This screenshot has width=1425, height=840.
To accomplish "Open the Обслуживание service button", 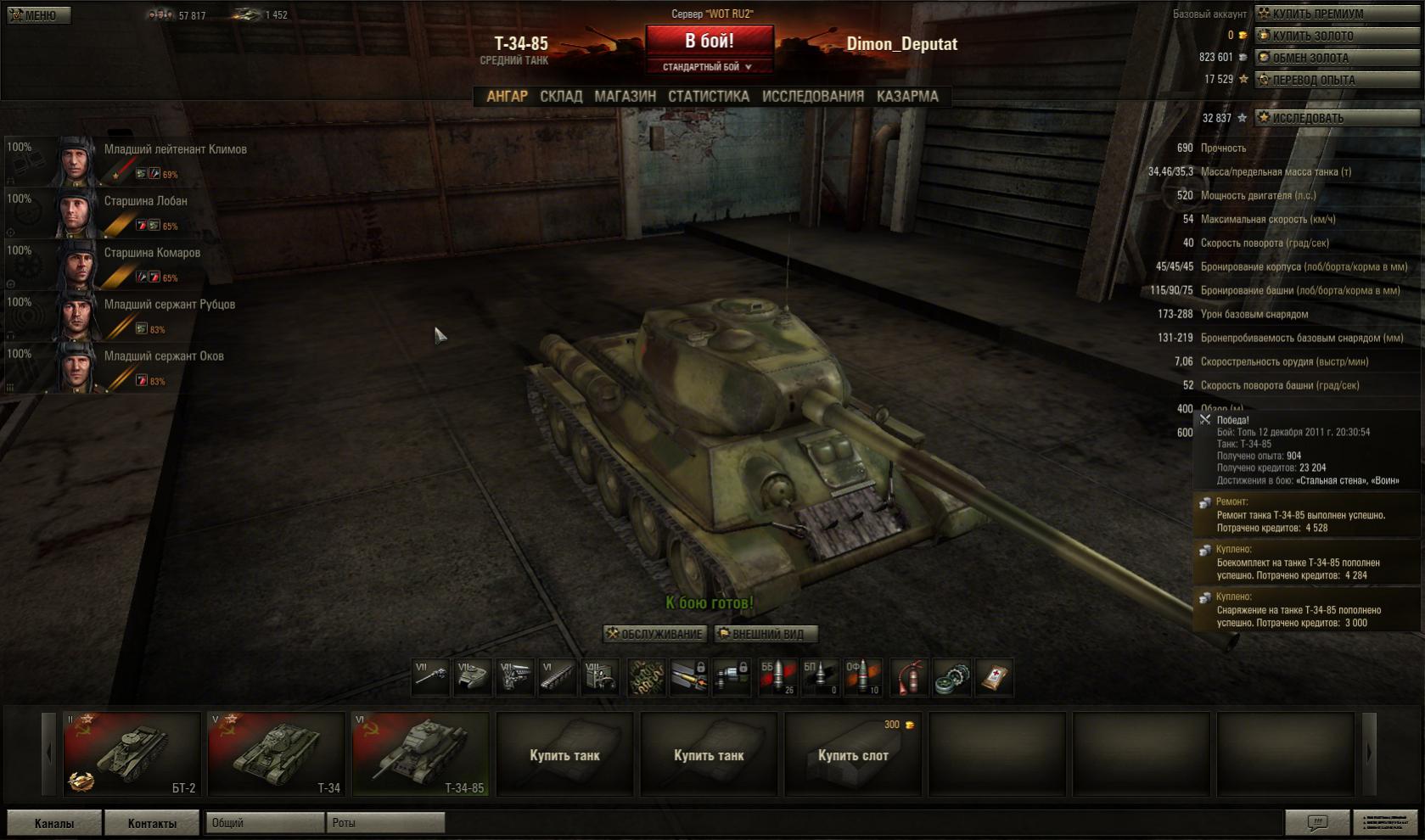I will pos(654,634).
